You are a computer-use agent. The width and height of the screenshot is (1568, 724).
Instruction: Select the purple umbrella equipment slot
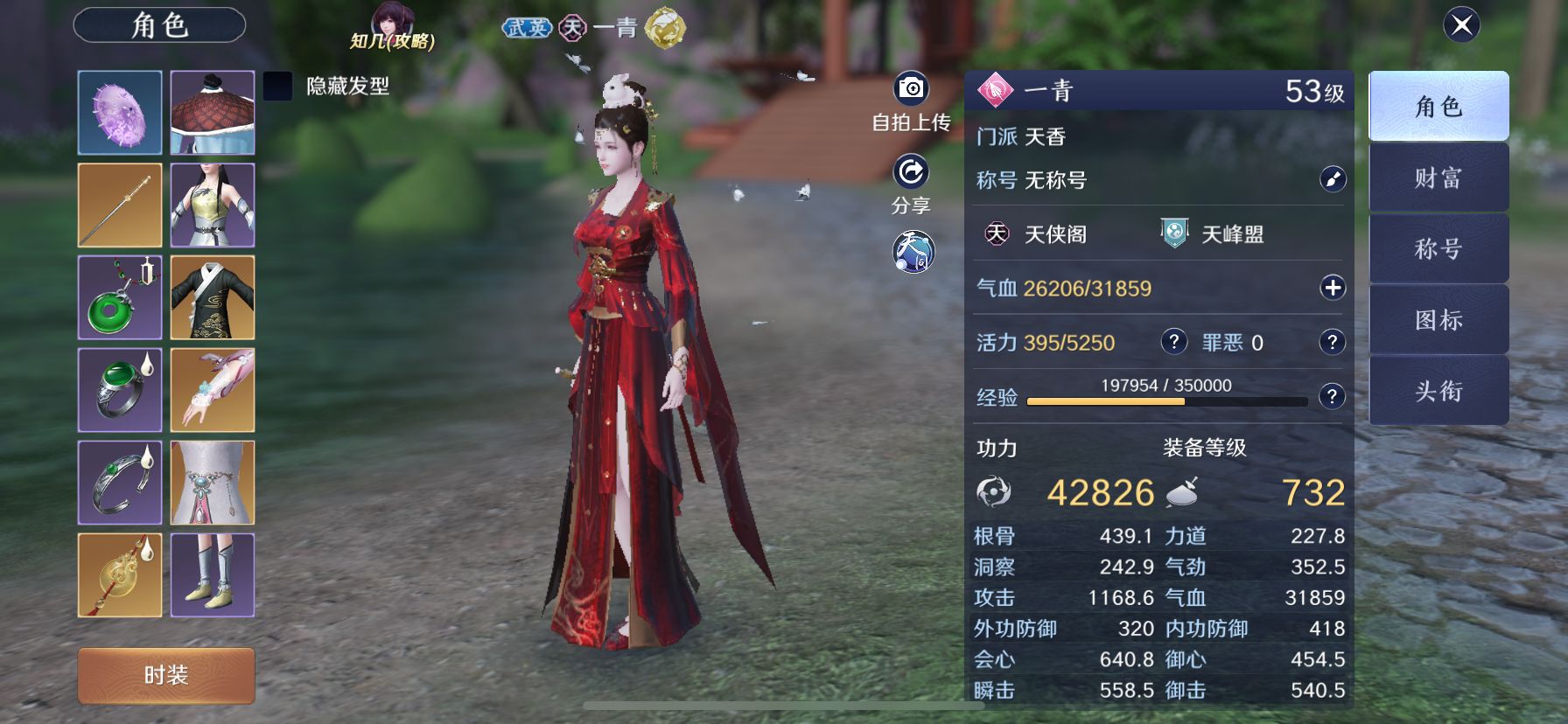pos(120,111)
